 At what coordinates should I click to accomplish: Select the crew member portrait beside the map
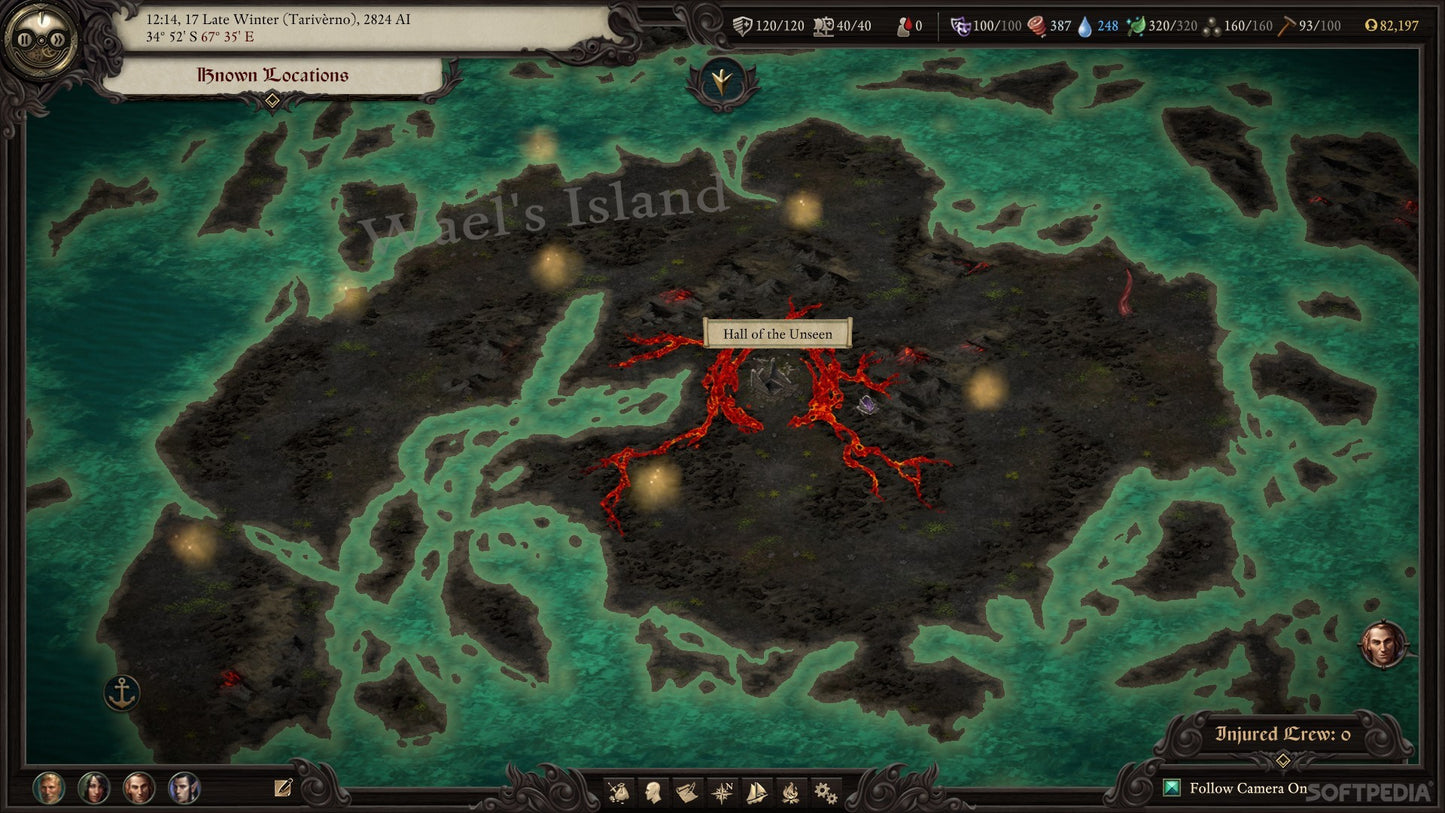1383,646
